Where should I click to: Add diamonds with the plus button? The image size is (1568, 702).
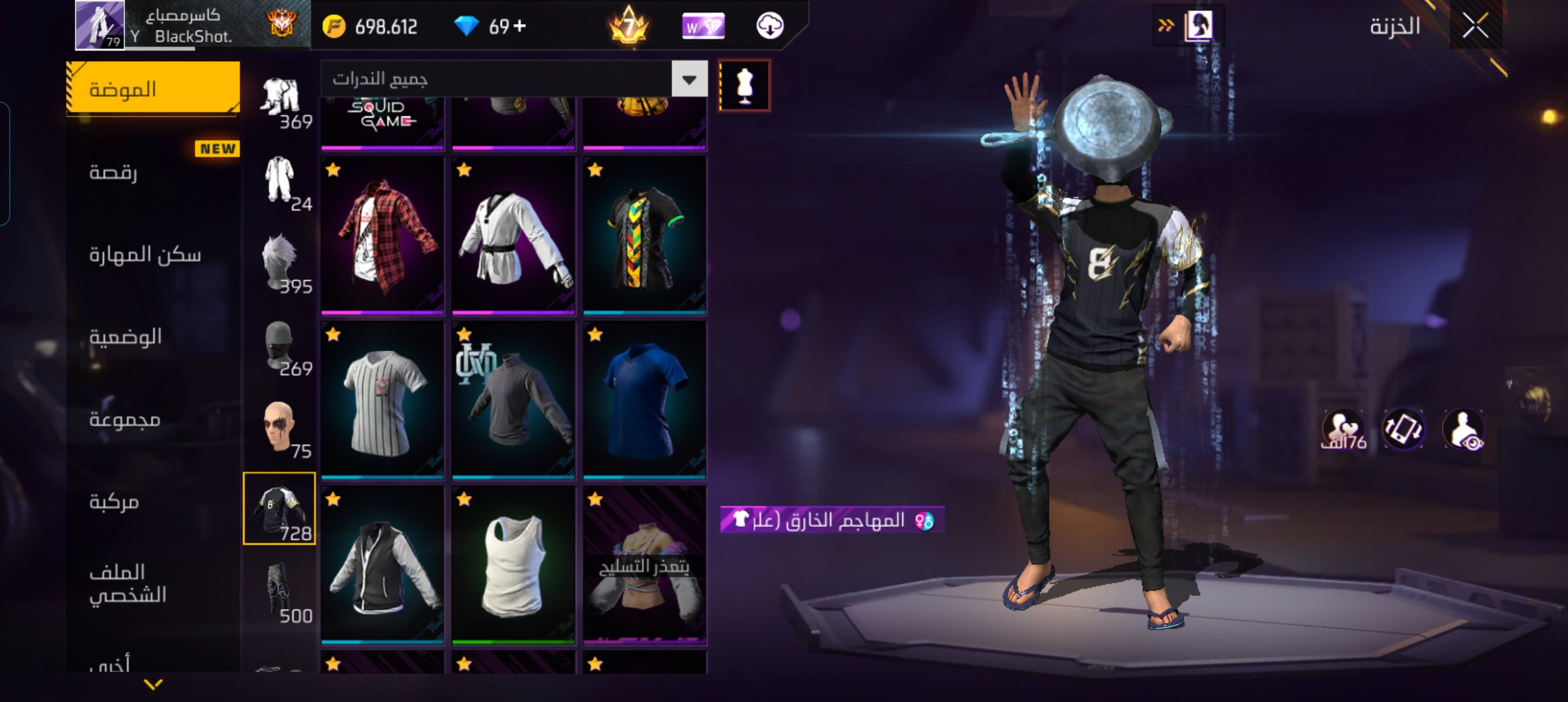click(519, 26)
